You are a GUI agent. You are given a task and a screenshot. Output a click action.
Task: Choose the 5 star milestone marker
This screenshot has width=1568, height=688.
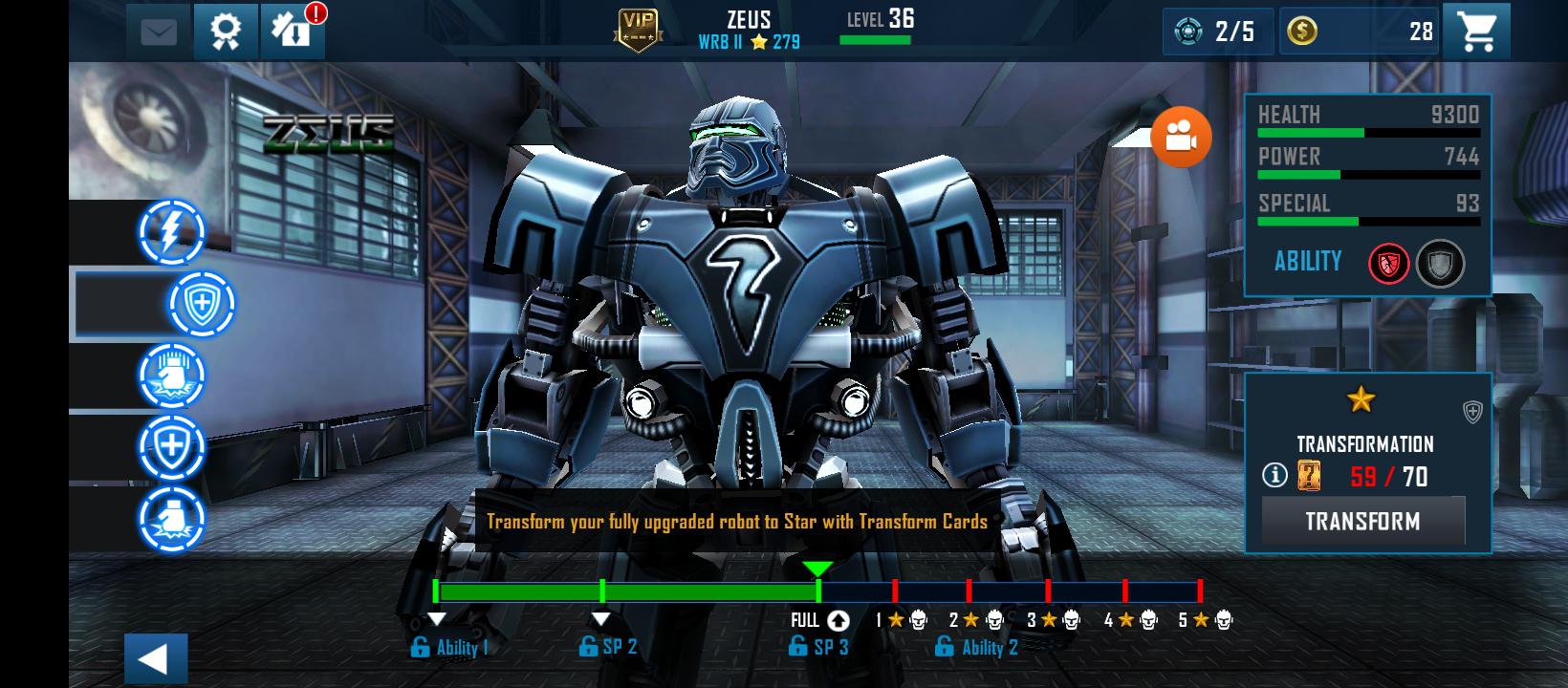[1205, 620]
